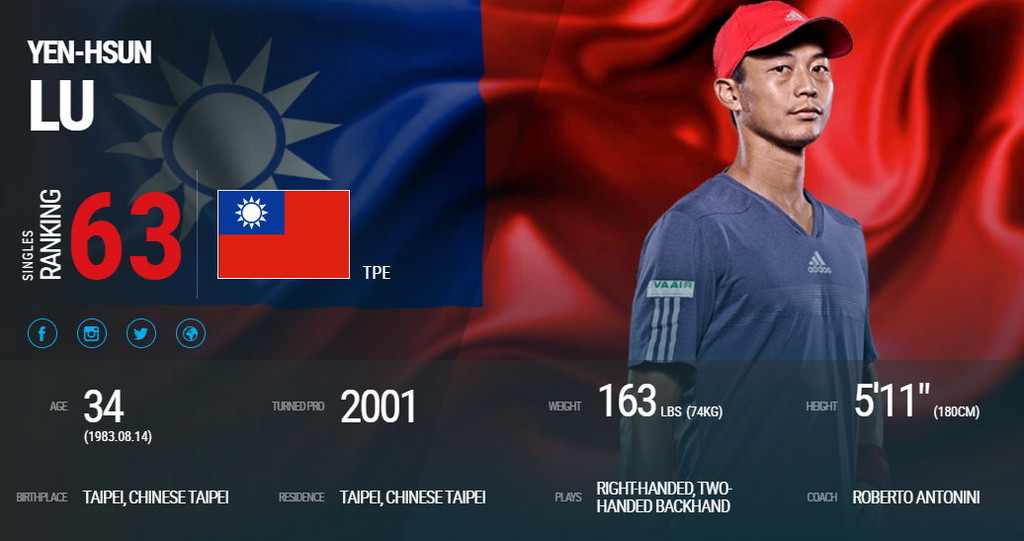Image resolution: width=1024 pixels, height=541 pixels.
Task: Visit the Twitter page icon
Action: point(141,333)
